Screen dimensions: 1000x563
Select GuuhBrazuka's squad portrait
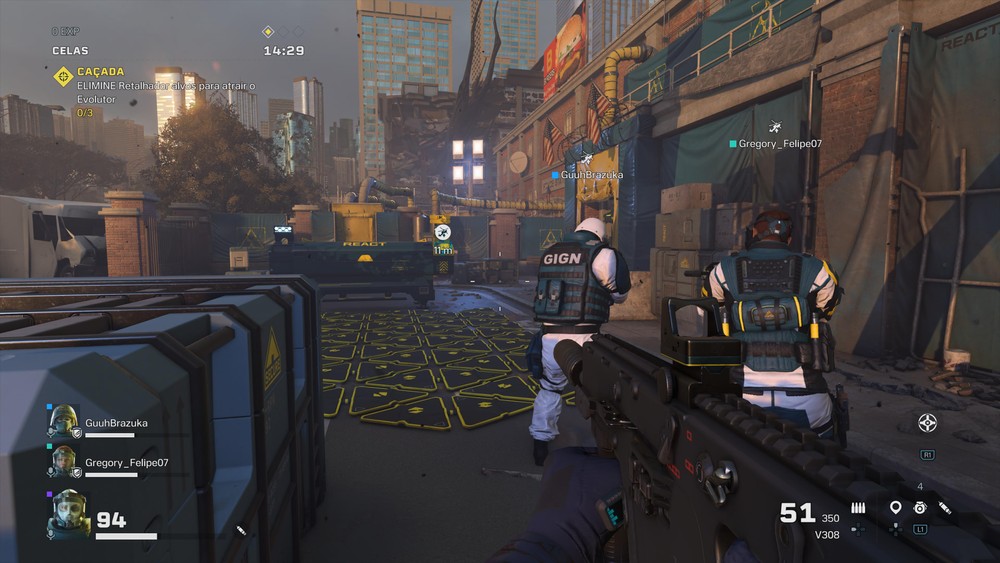[64, 422]
